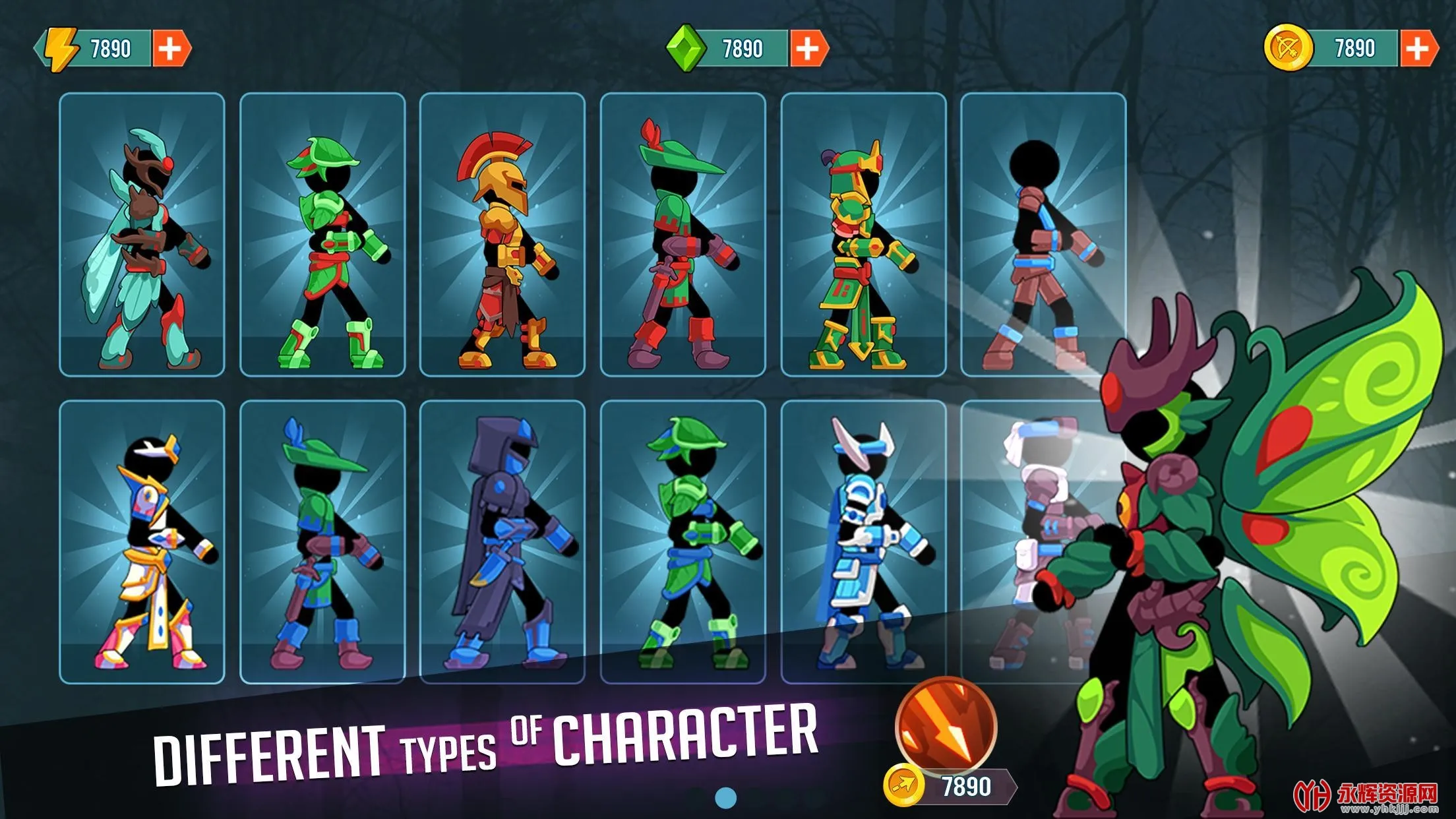Choose the green and gold armored general card
This screenshot has width=1456, height=819.
coord(863,235)
